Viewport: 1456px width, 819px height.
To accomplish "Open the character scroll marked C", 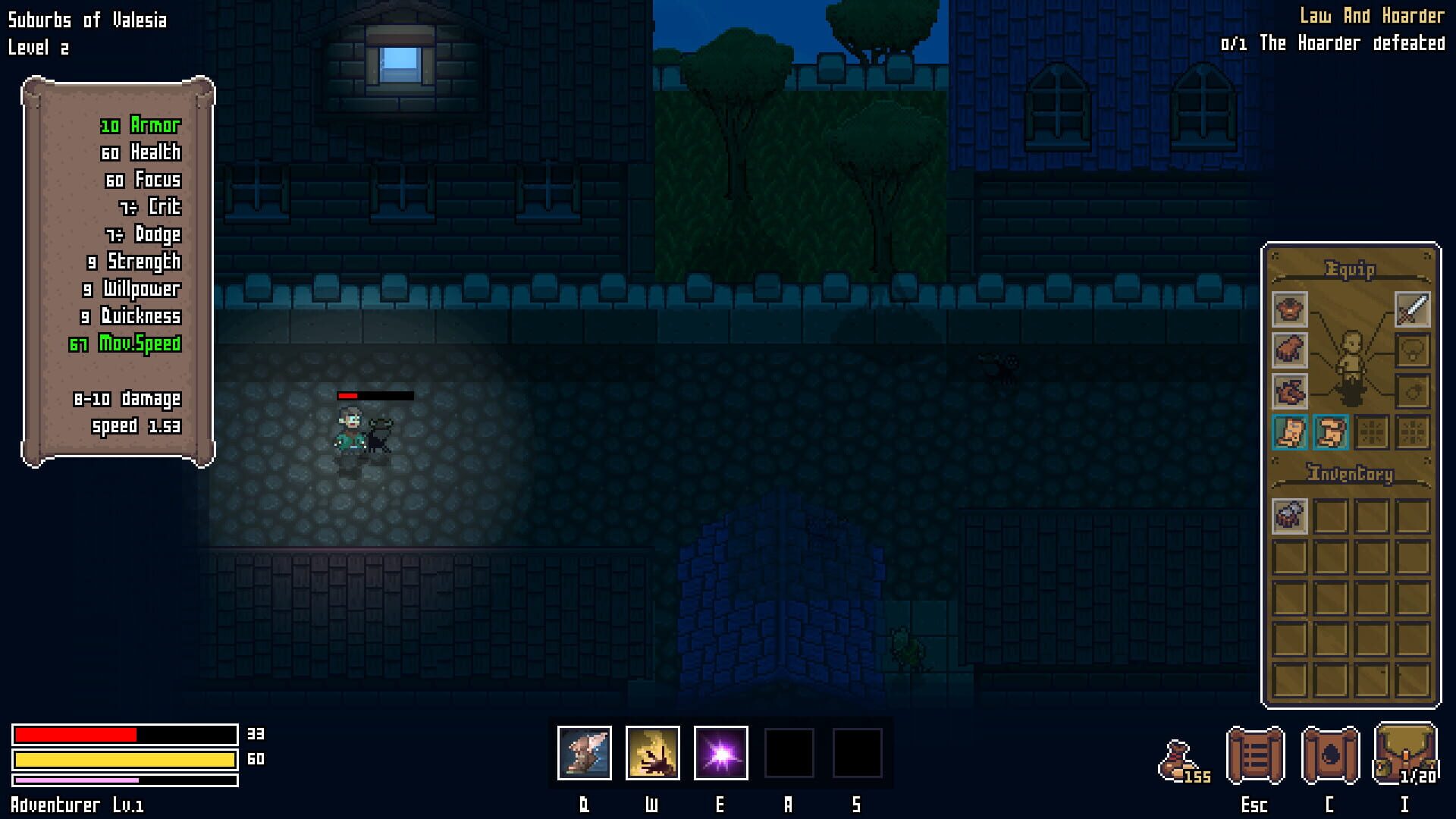I will (x=1332, y=756).
